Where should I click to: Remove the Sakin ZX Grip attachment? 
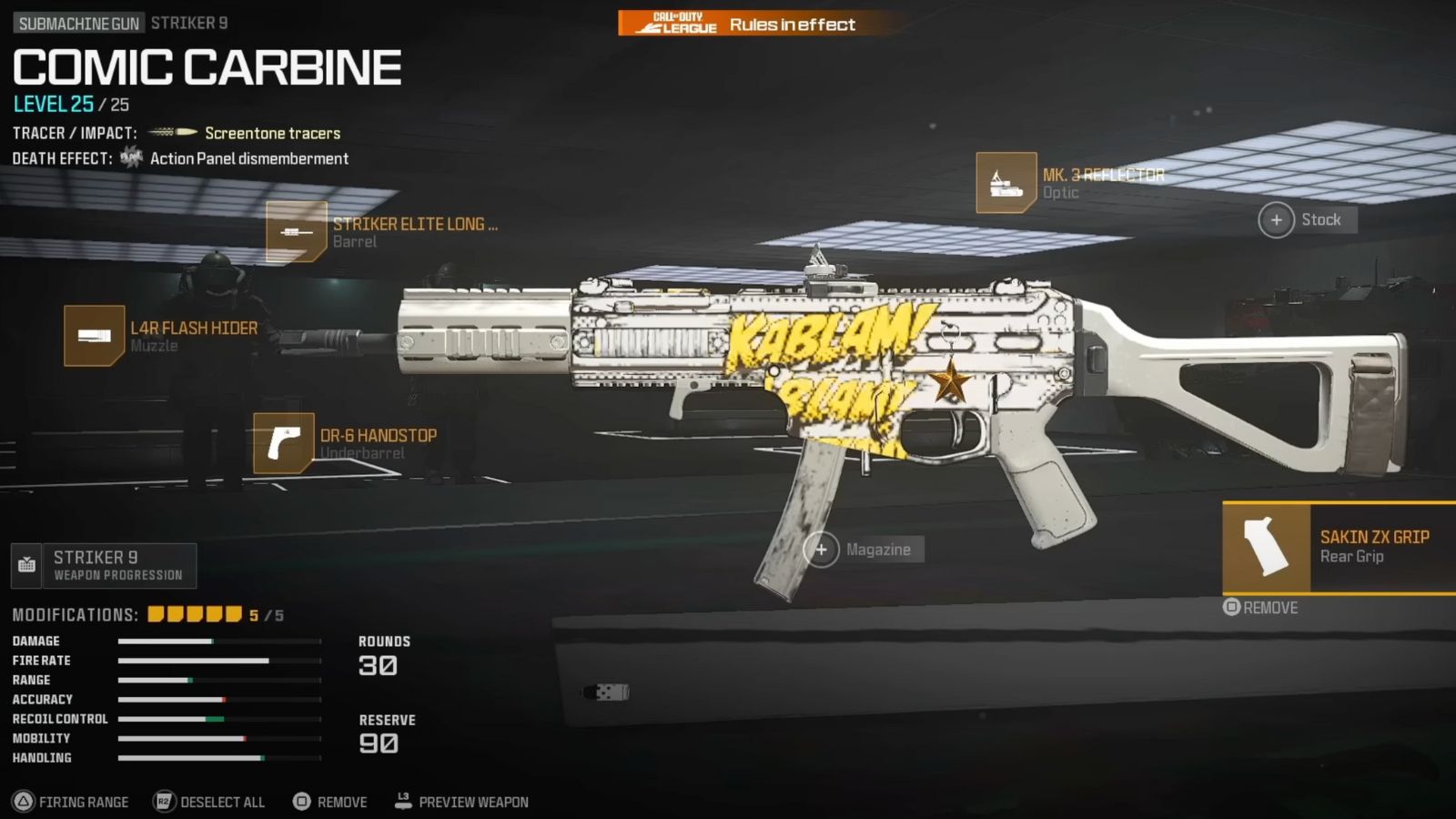pos(1261,608)
